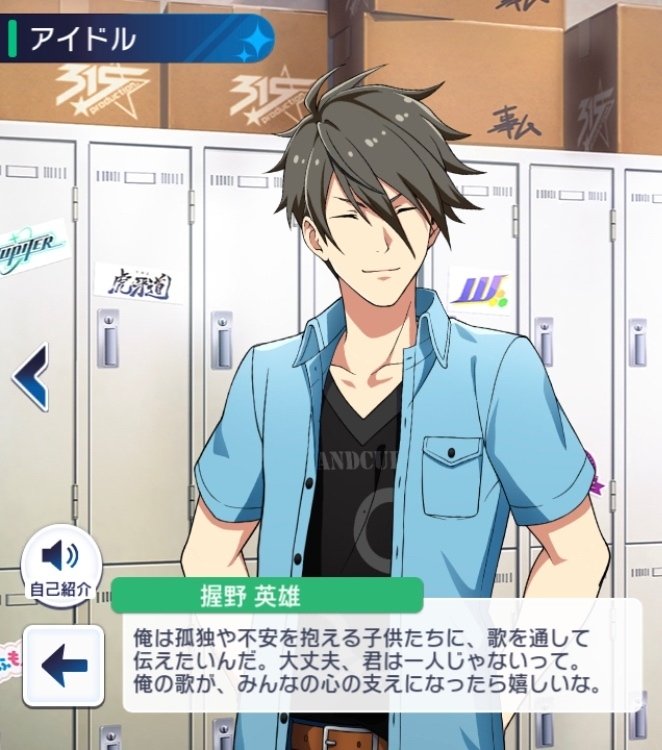This screenshot has height=750, width=662.
Task: Play the 自己紹介 voice introduction
Action: (x=62, y=558)
